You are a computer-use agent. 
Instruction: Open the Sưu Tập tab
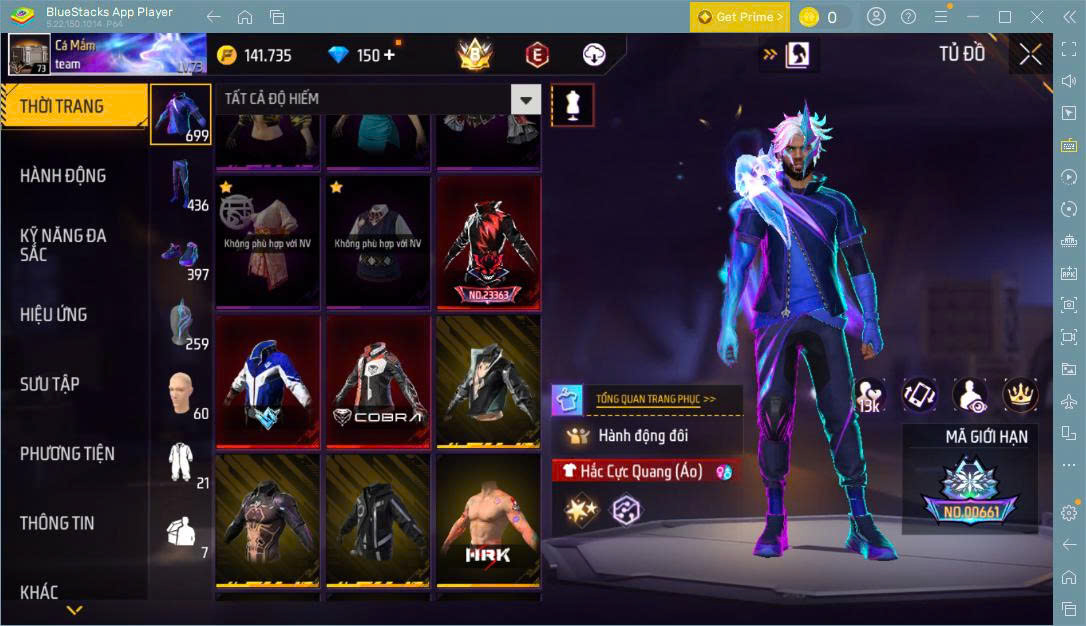(50, 384)
